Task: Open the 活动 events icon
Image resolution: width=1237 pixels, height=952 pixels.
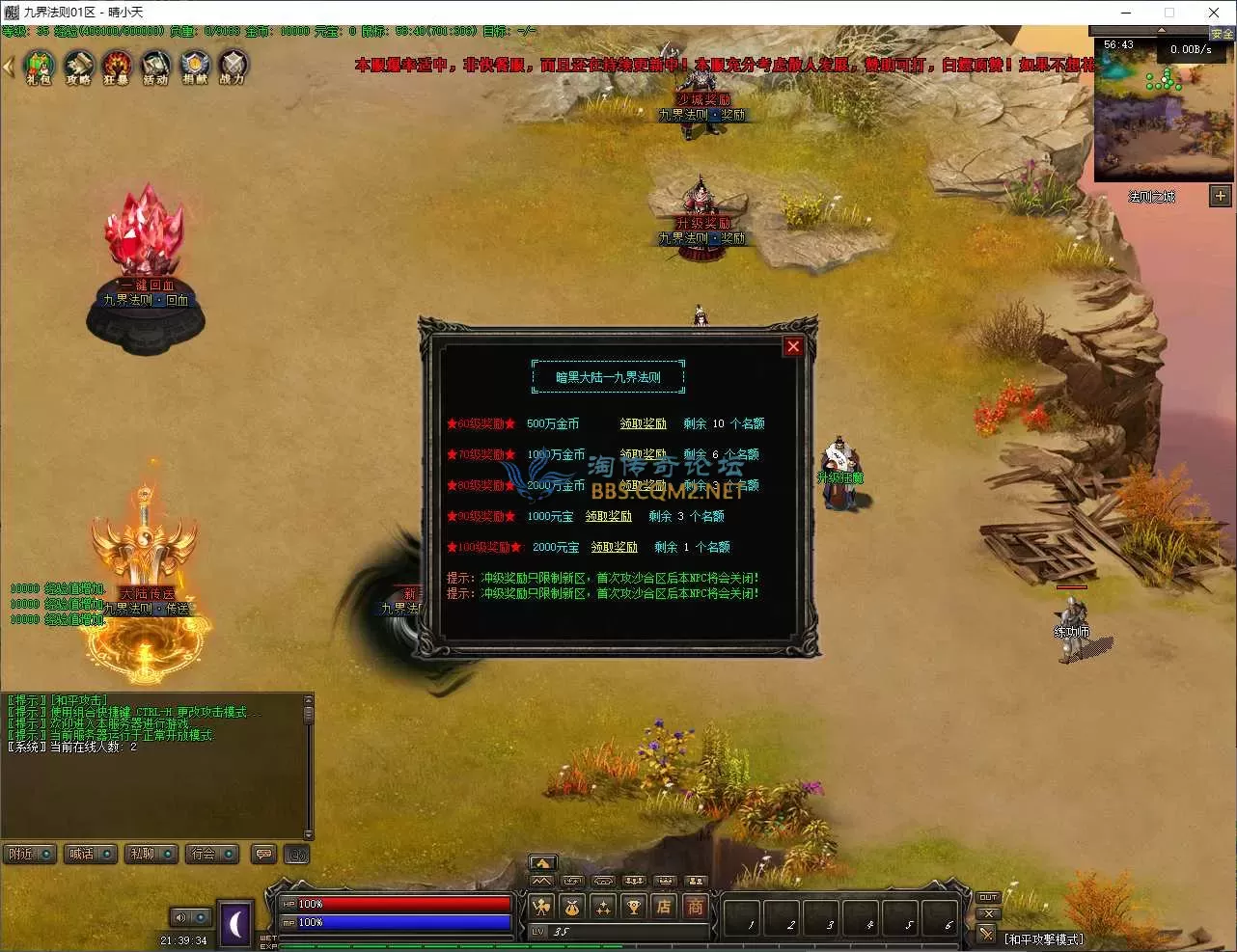Action: pyautogui.click(x=155, y=67)
